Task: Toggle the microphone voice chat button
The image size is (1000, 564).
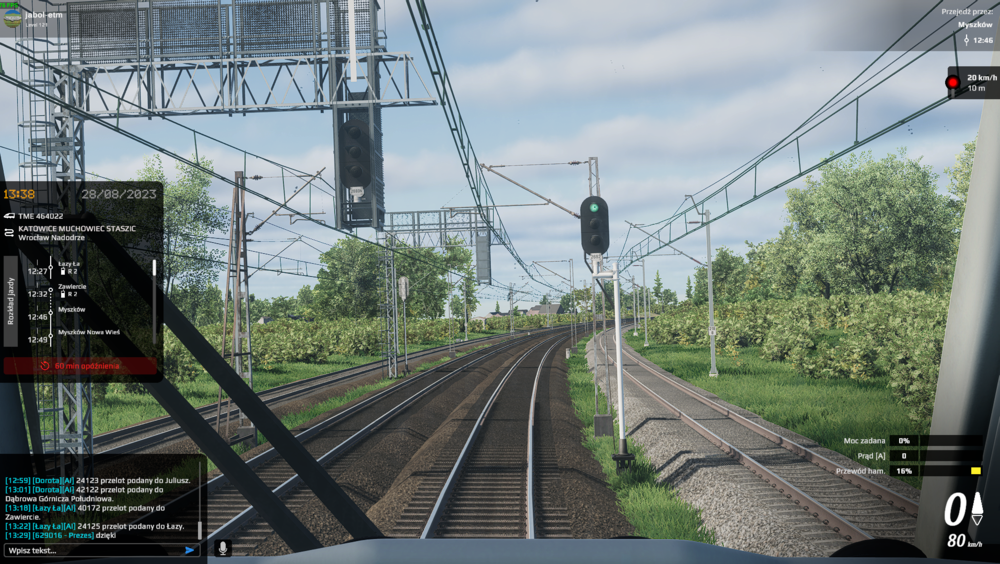Action: tap(223, 548)
